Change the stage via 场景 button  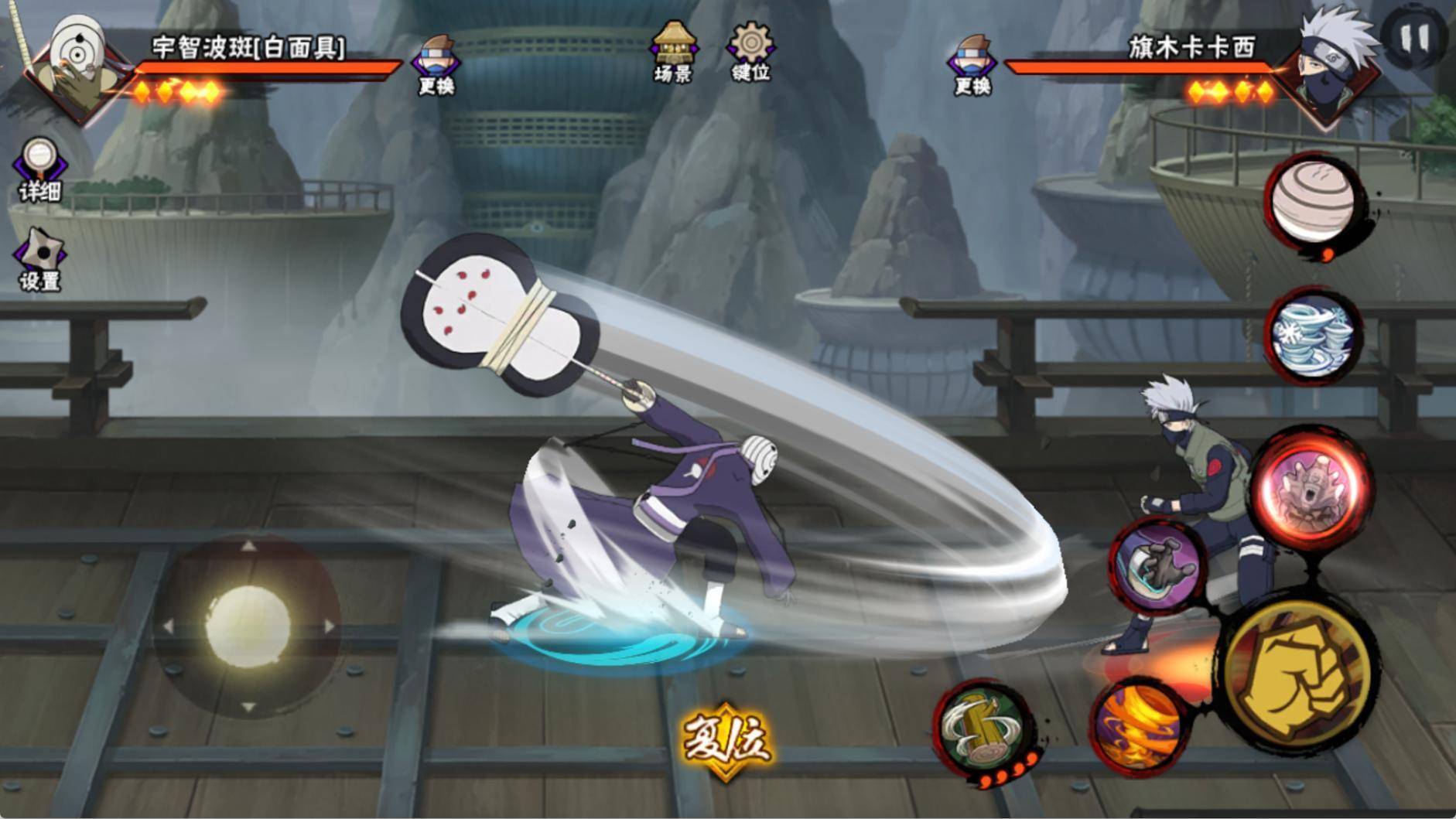pyautogui.click(x=673, y=51)
